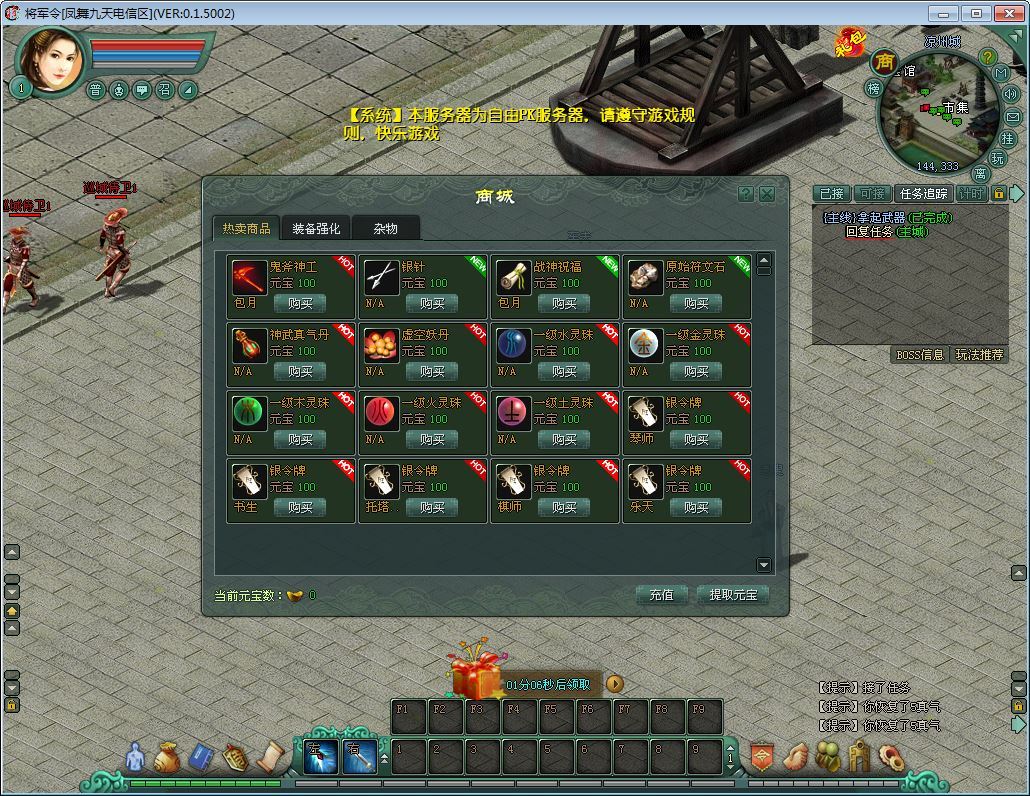Open the BOSS信息 panel

point(920,355)
